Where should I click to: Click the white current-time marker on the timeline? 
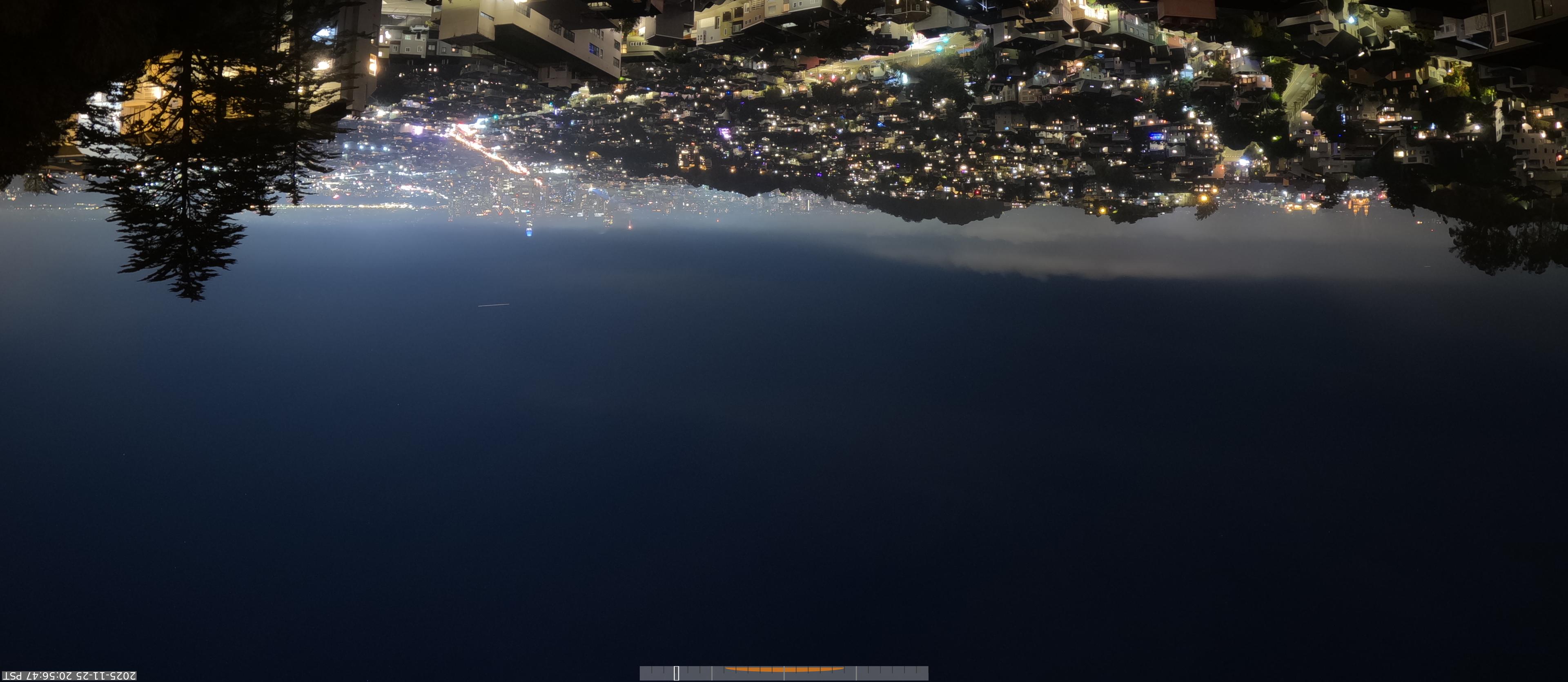point(676,673)
